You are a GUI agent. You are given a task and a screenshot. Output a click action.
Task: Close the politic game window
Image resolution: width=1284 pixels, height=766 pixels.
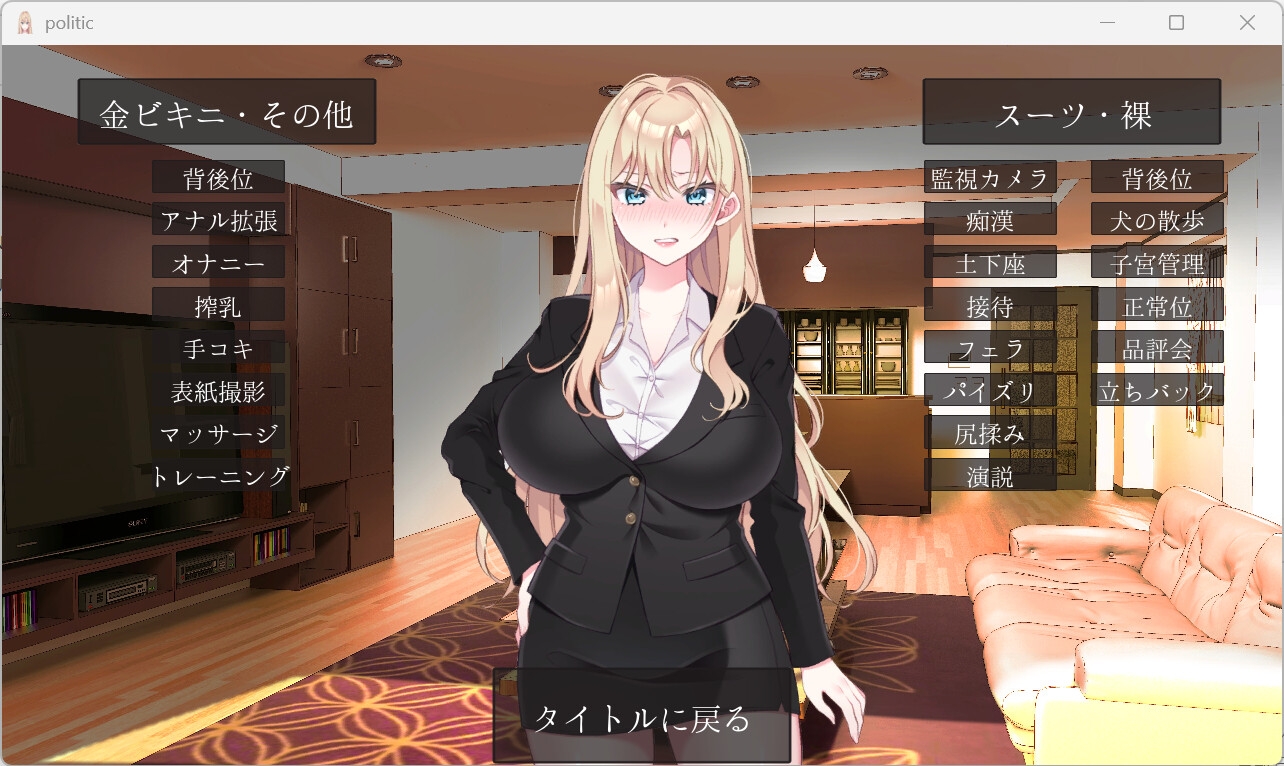(x=1247, y=23)
